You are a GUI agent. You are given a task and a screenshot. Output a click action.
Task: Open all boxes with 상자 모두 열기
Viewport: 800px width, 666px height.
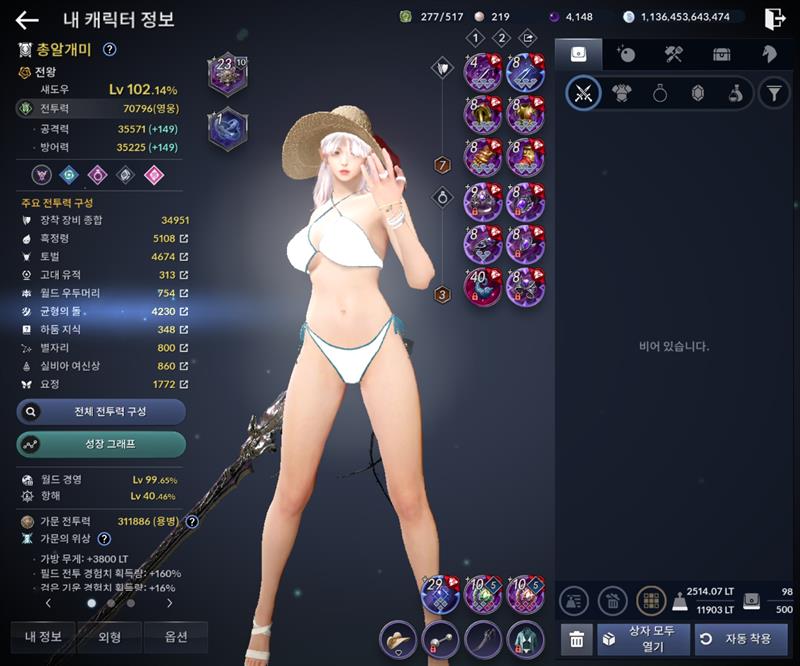click(x=645, y=638)
